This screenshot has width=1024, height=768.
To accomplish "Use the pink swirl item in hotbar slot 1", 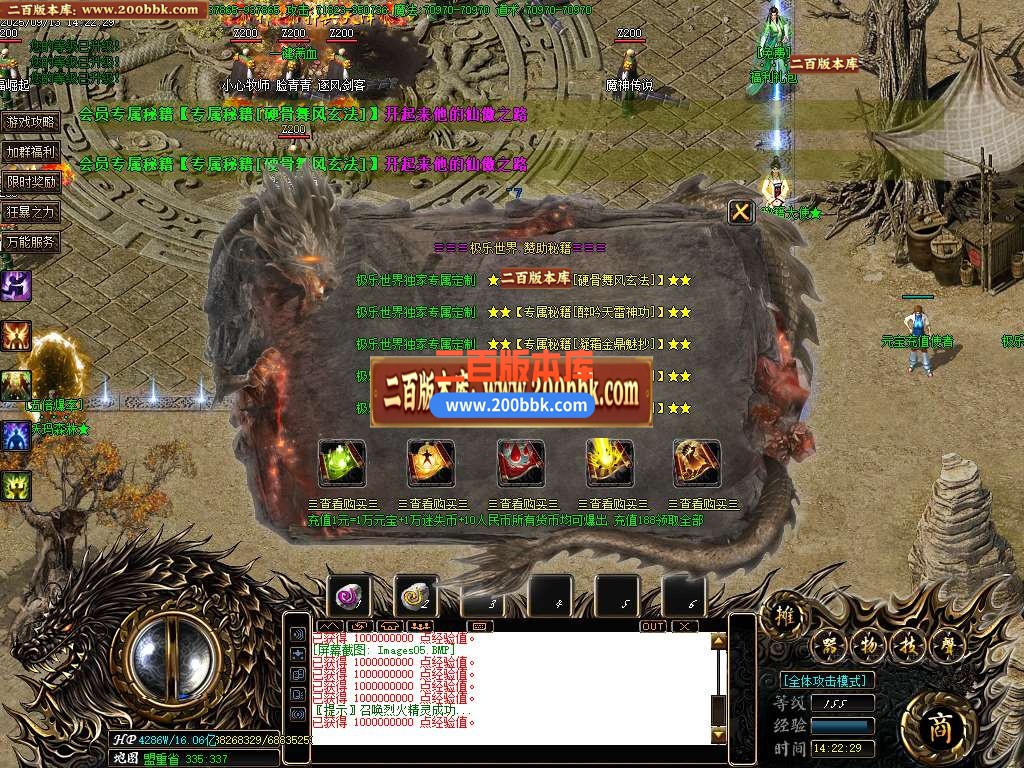I will (349, 597).
